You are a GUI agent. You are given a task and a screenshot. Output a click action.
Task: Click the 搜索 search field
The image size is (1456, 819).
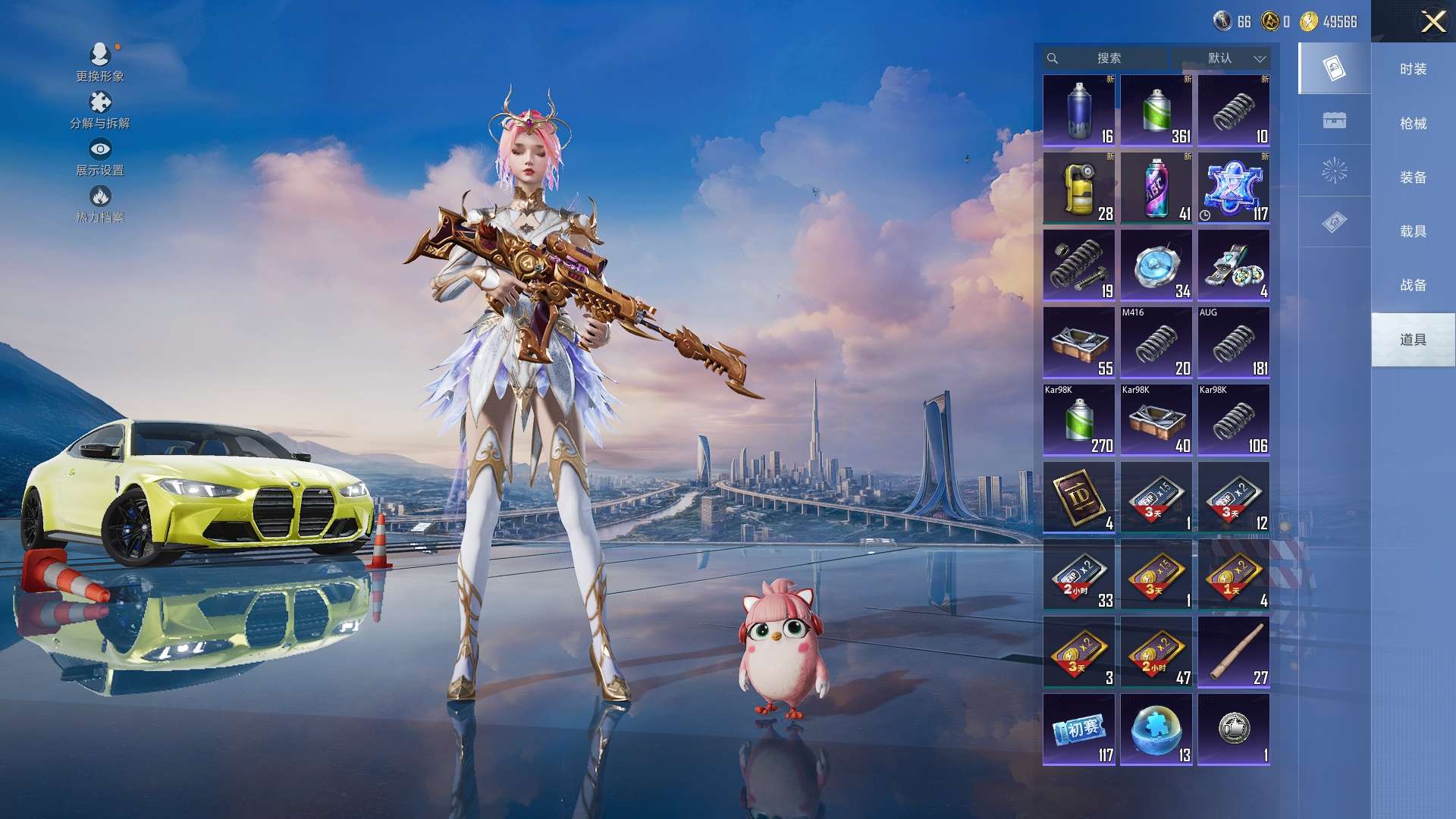pyautogui.click(x=1108, y=58)
